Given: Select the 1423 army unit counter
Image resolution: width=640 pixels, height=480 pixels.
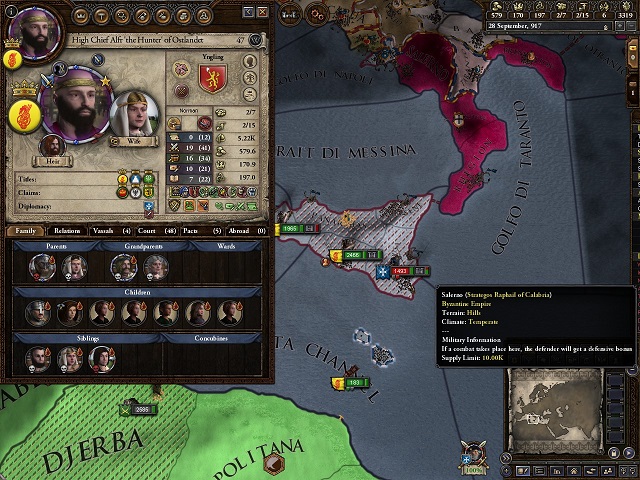Looking at the screenshot, I should (399, 271).
